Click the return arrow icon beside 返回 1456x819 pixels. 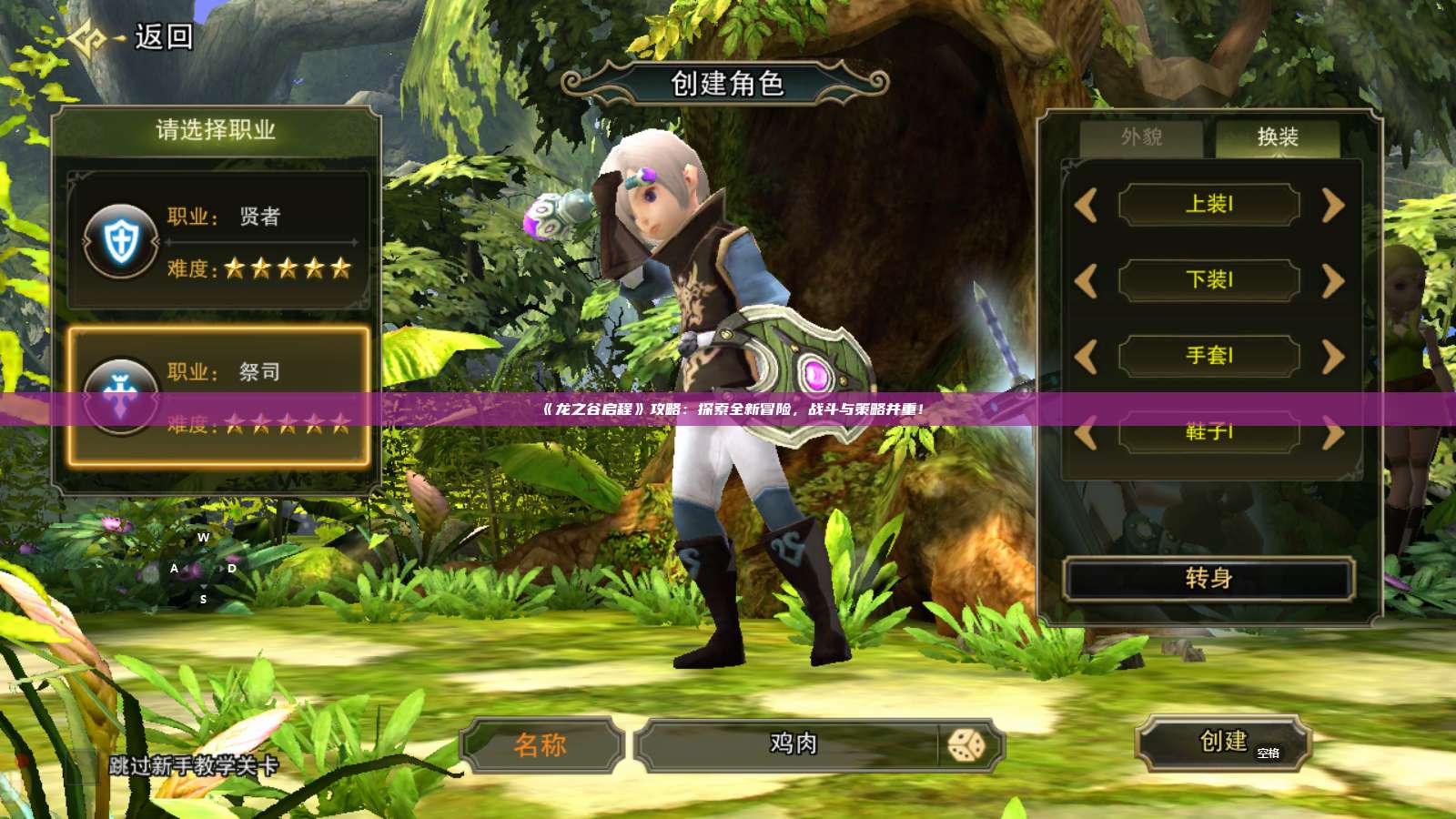point(91,36)
